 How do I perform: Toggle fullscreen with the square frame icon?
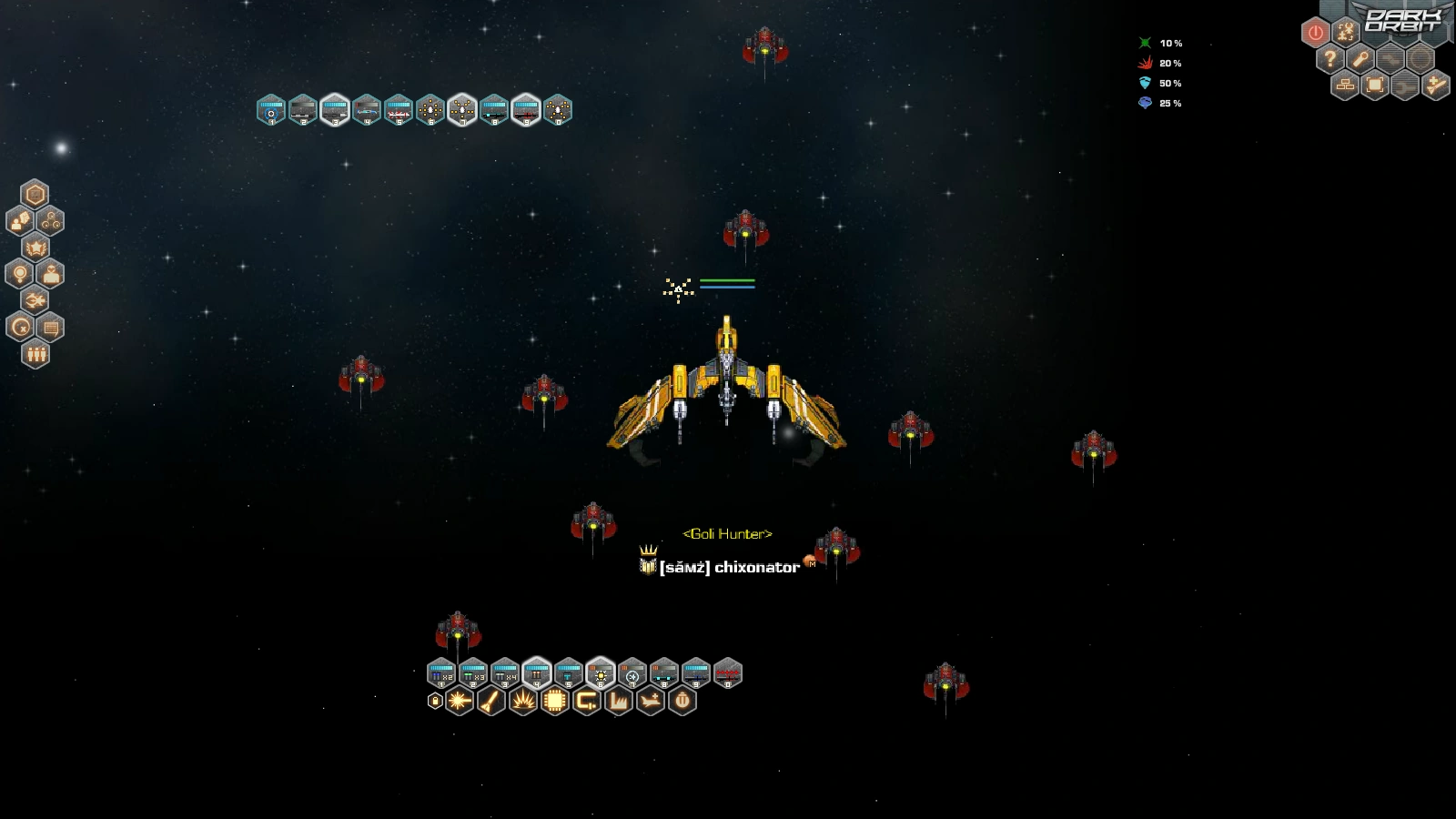(1375, 86)
